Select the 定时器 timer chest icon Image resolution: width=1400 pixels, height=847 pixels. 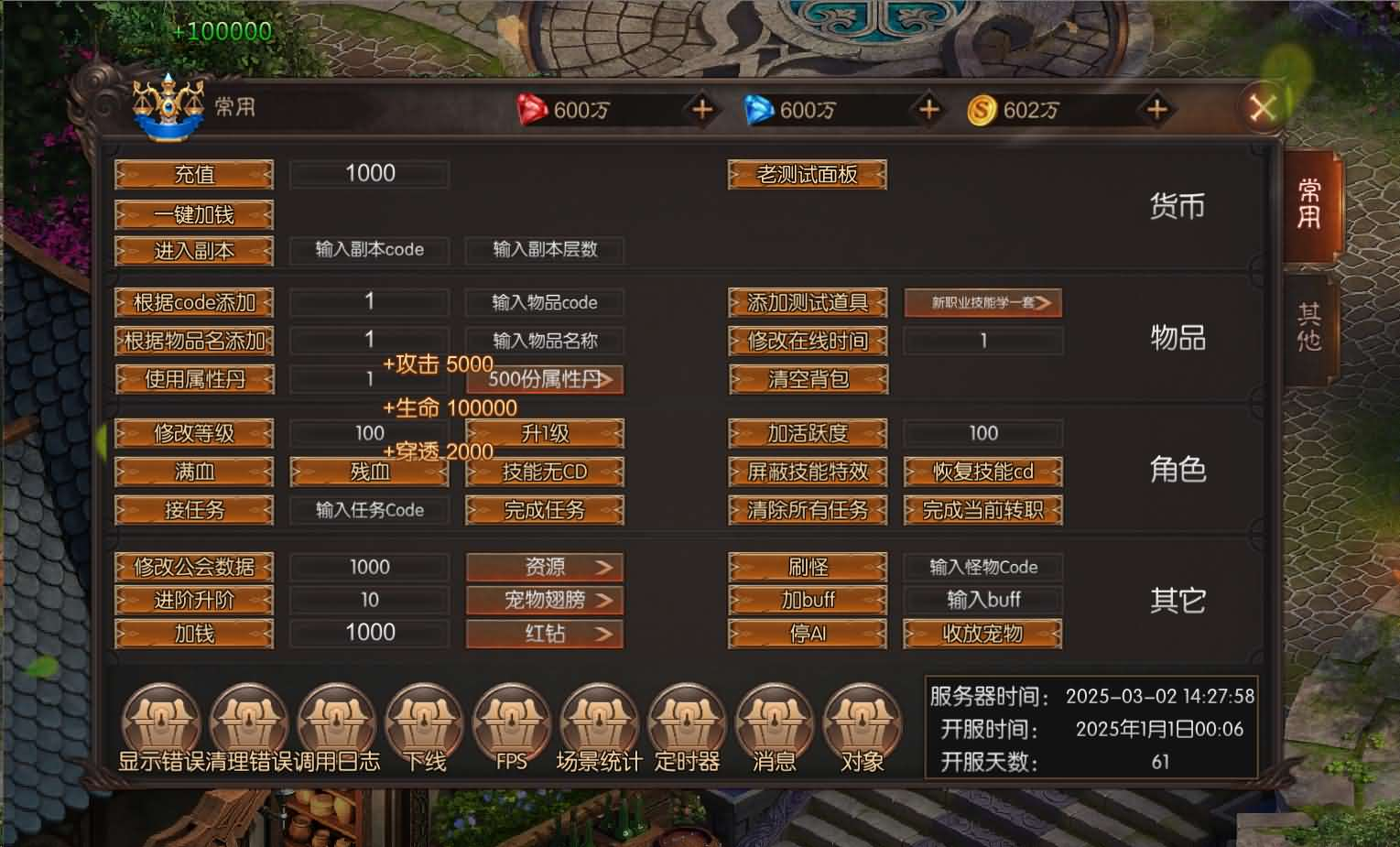point(687,723)
